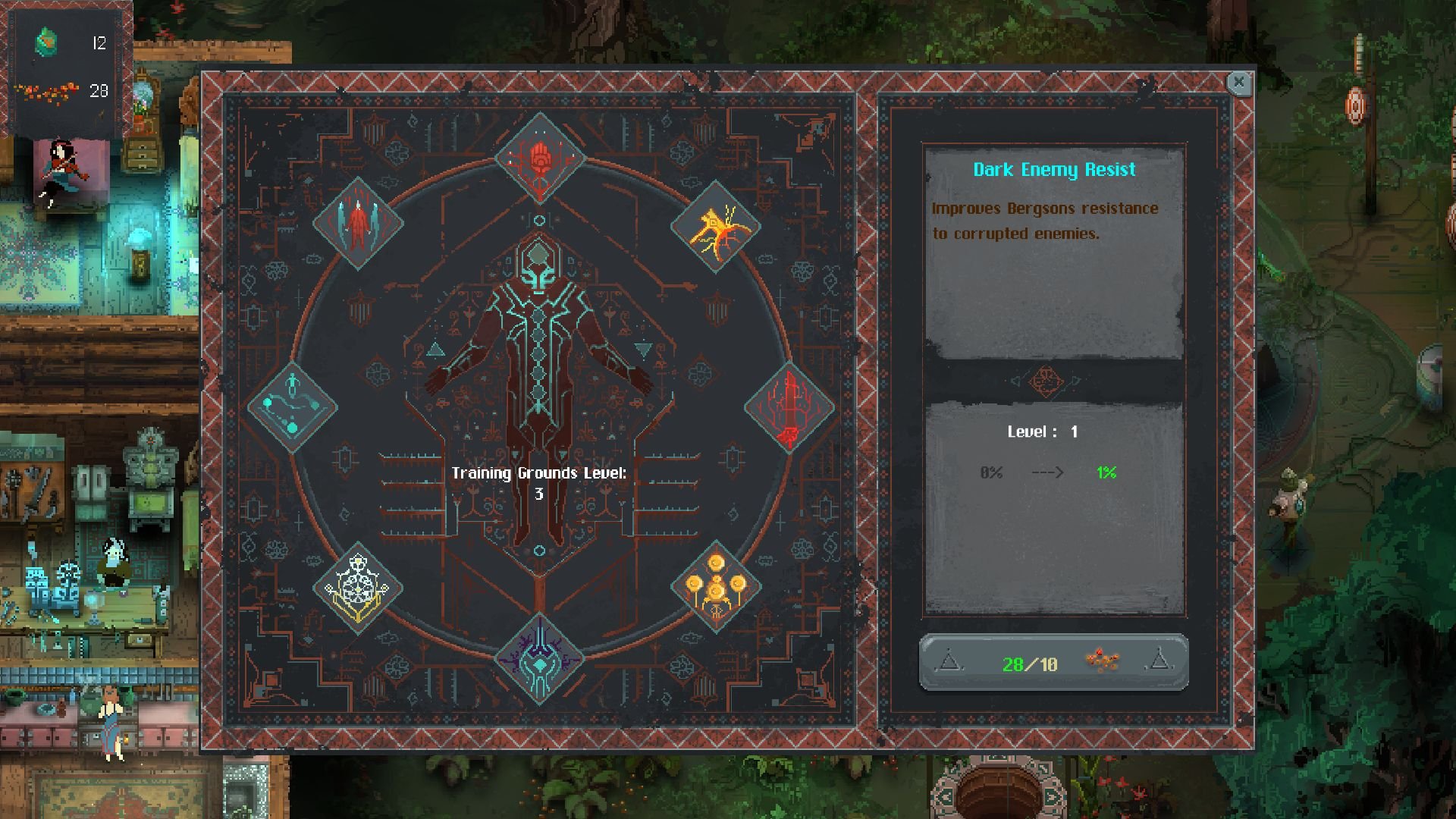Click the berry cost icon on upgrade bar

(x=1101, y=661)
